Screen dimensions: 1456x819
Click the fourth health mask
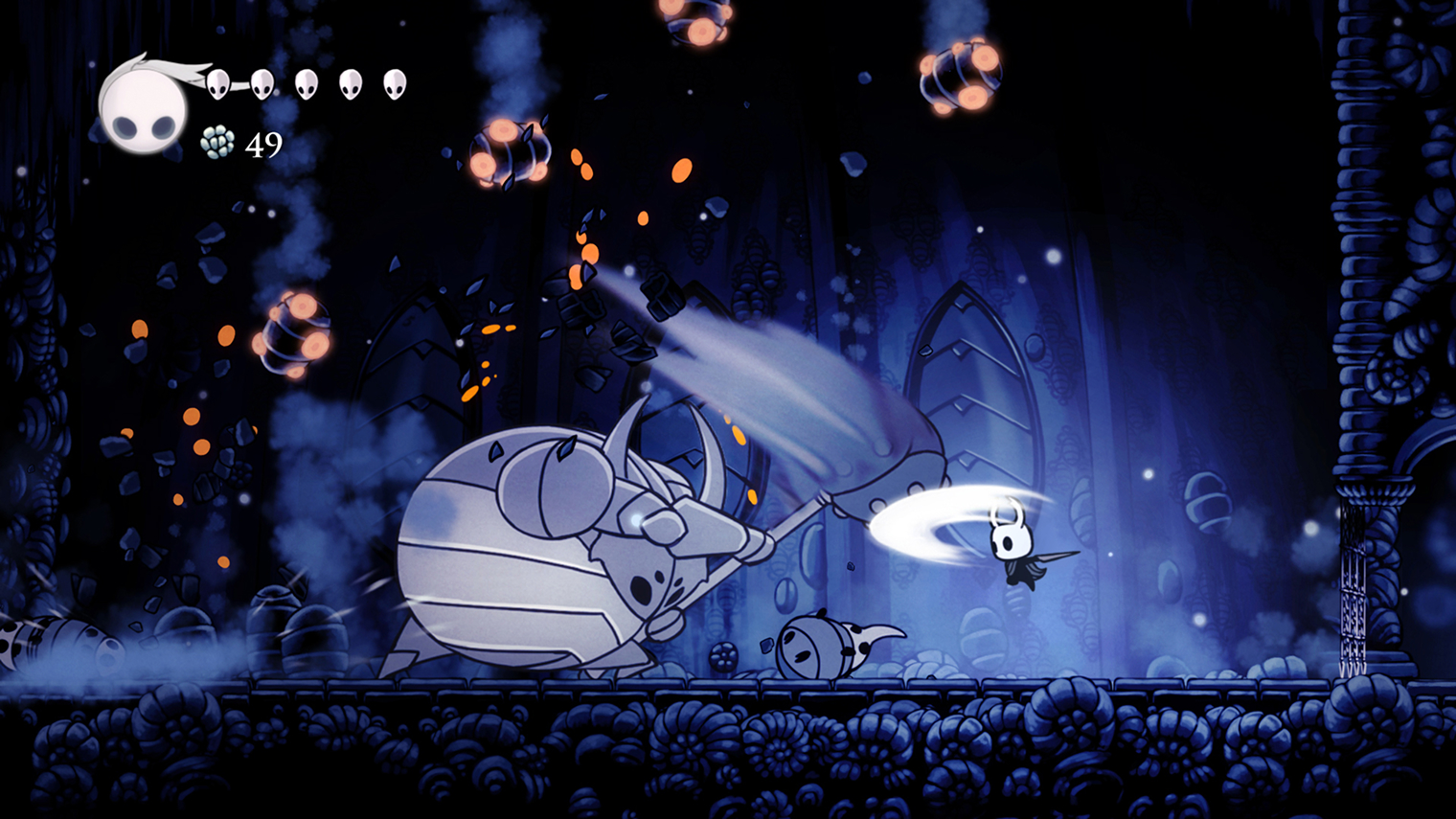click(349, 84)
